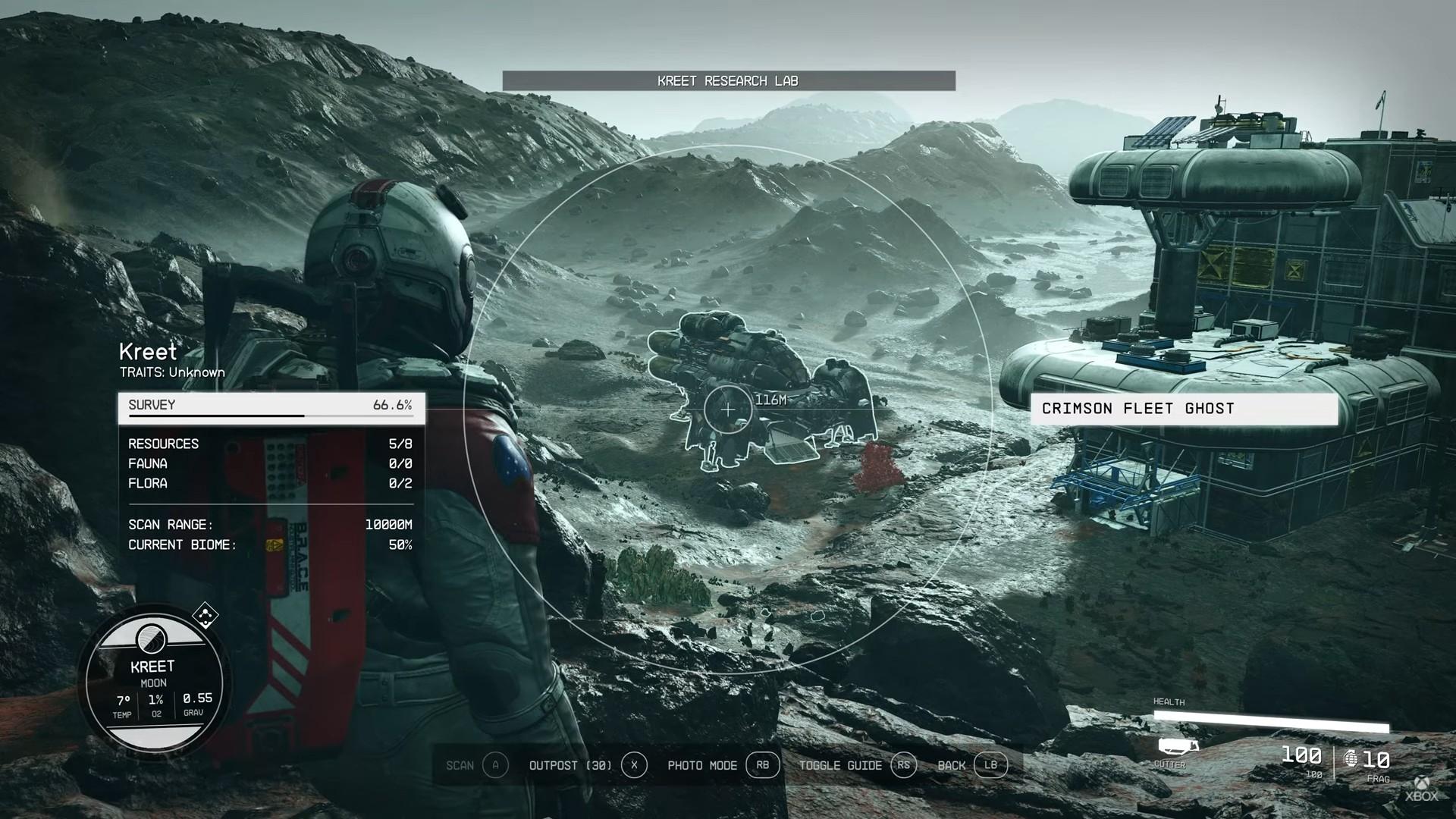Click the X button prompt next to Outpost

[635, 766]
